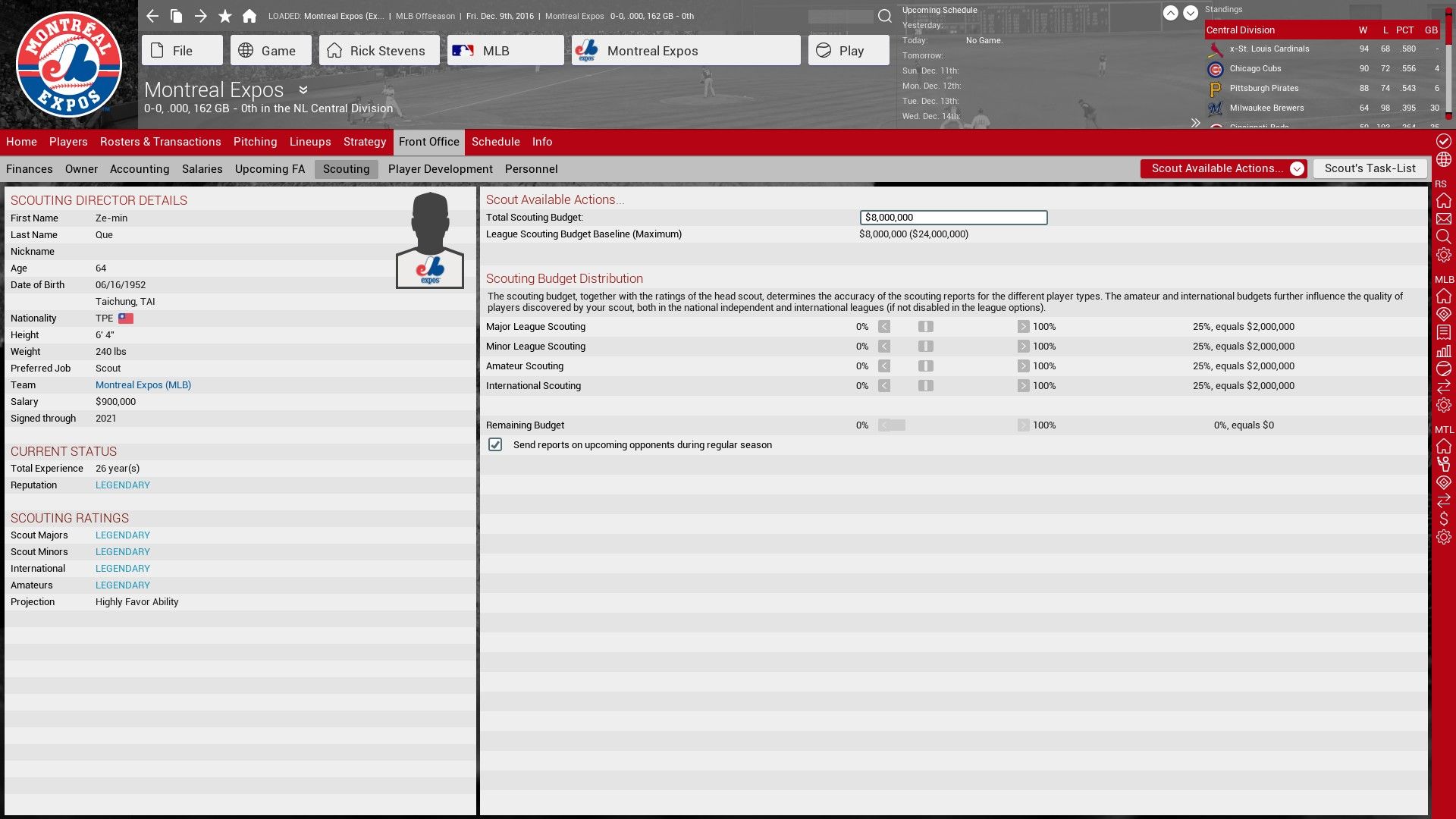Screen dimensions: 1456x819
Task: Click the mail envelope icon in the right sidebar
Action: pyautogui.click(x=1445, y=220)
